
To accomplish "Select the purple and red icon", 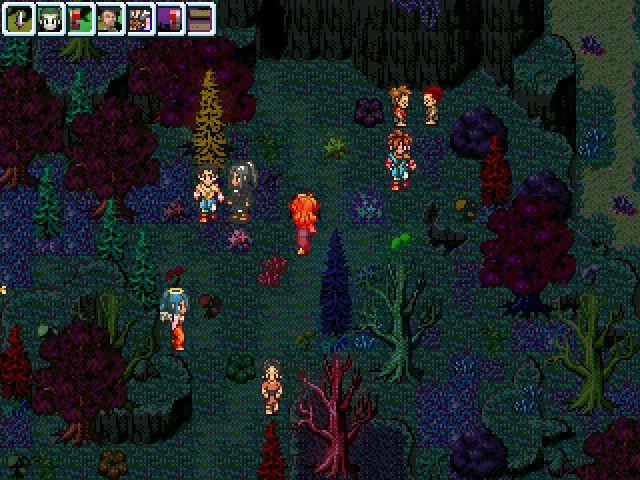I will coord(169,18).
